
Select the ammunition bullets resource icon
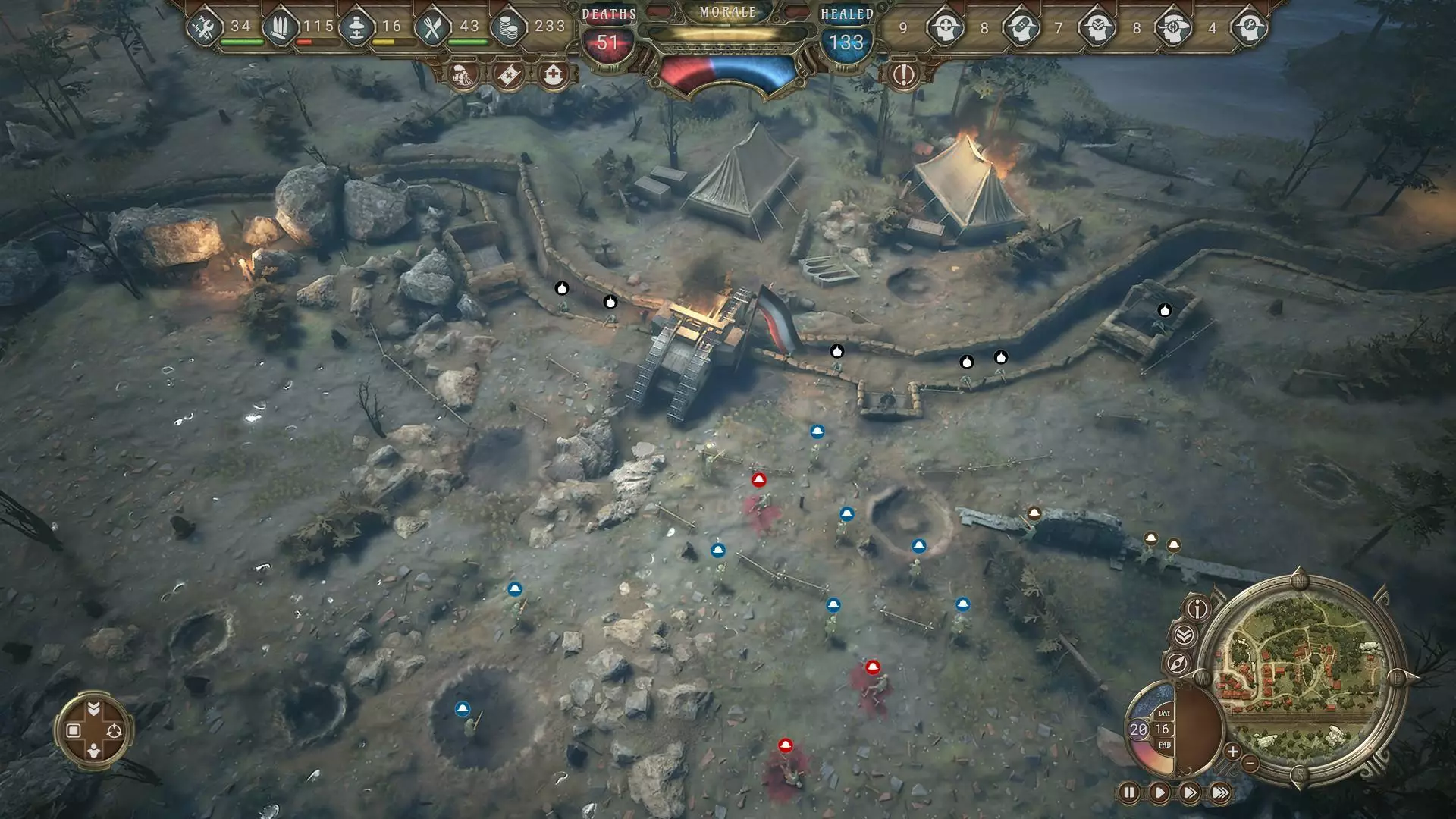coord(280,28)
